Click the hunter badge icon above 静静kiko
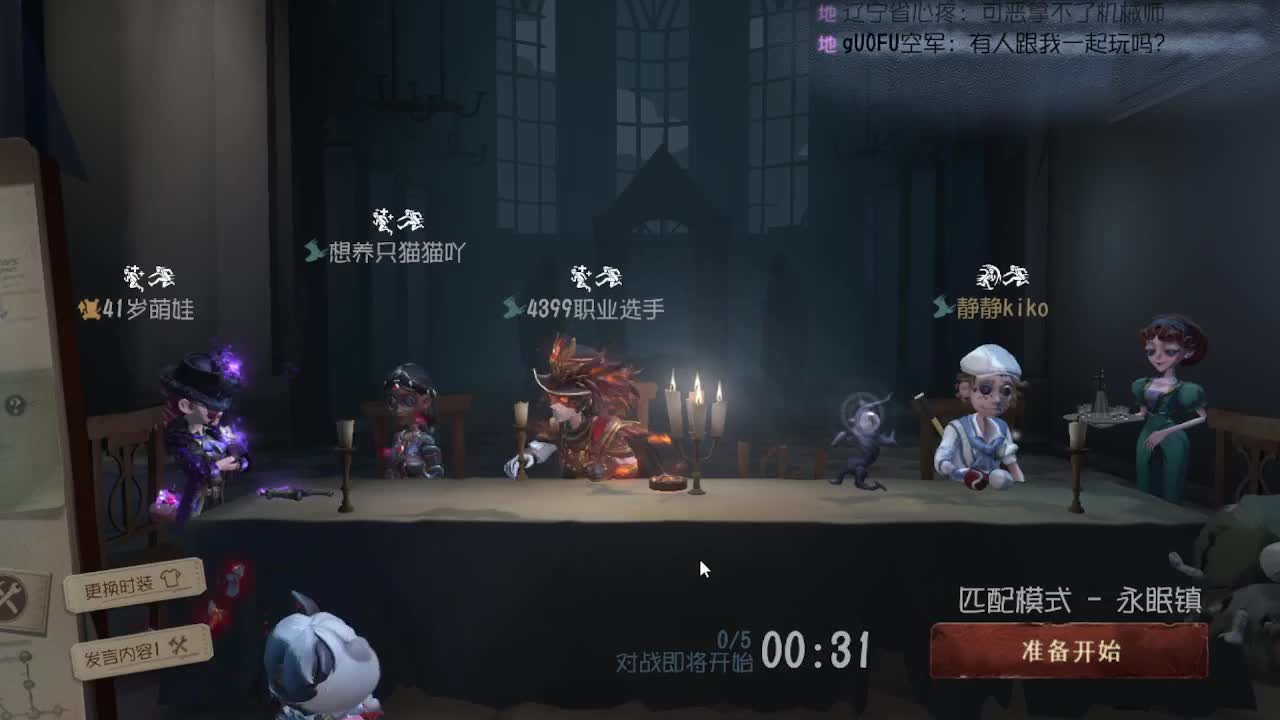Viewport: 1280px width, 720px height. [x=989, y=275]
